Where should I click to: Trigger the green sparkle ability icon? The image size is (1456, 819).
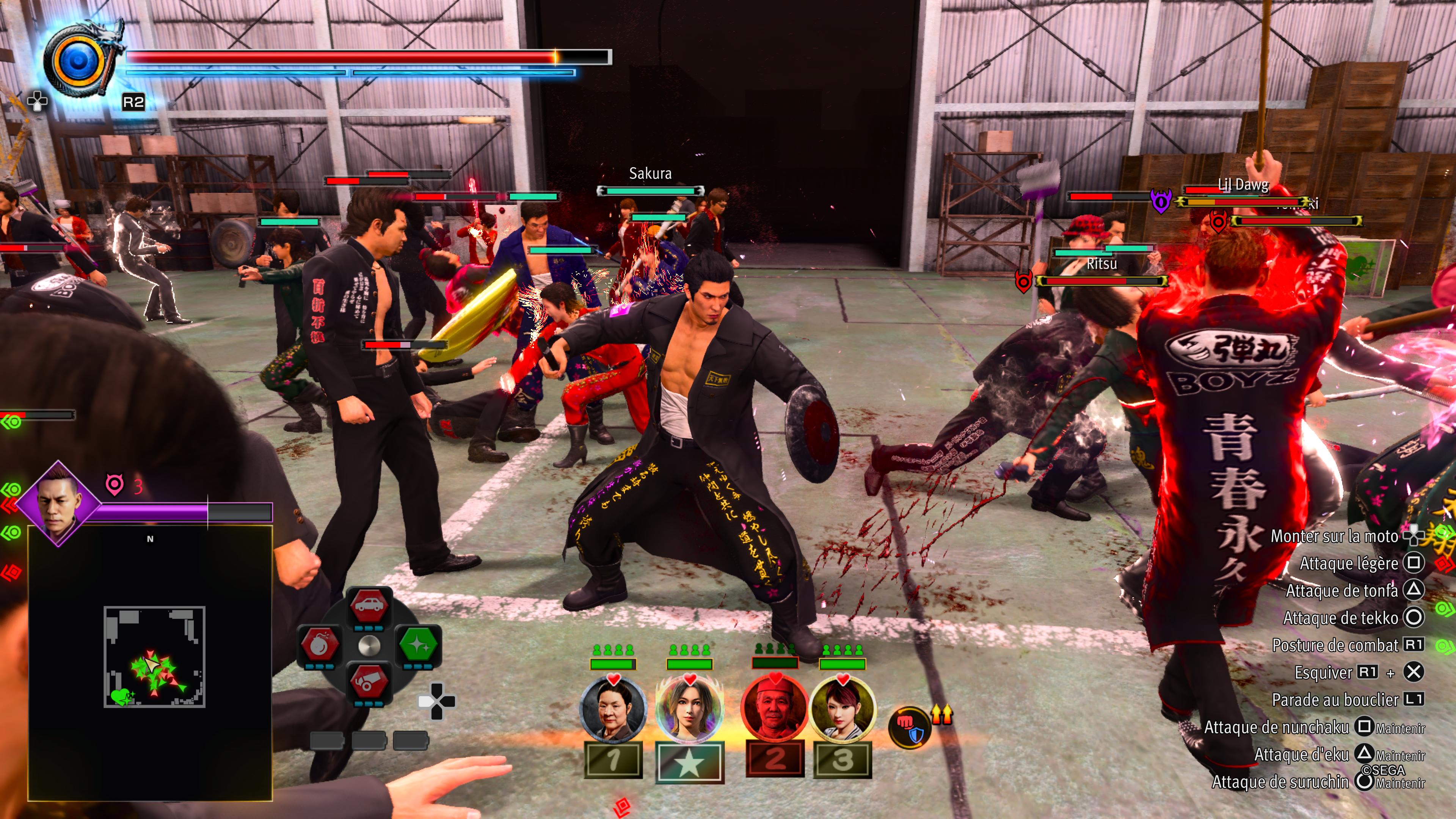[x=418, y=644]
